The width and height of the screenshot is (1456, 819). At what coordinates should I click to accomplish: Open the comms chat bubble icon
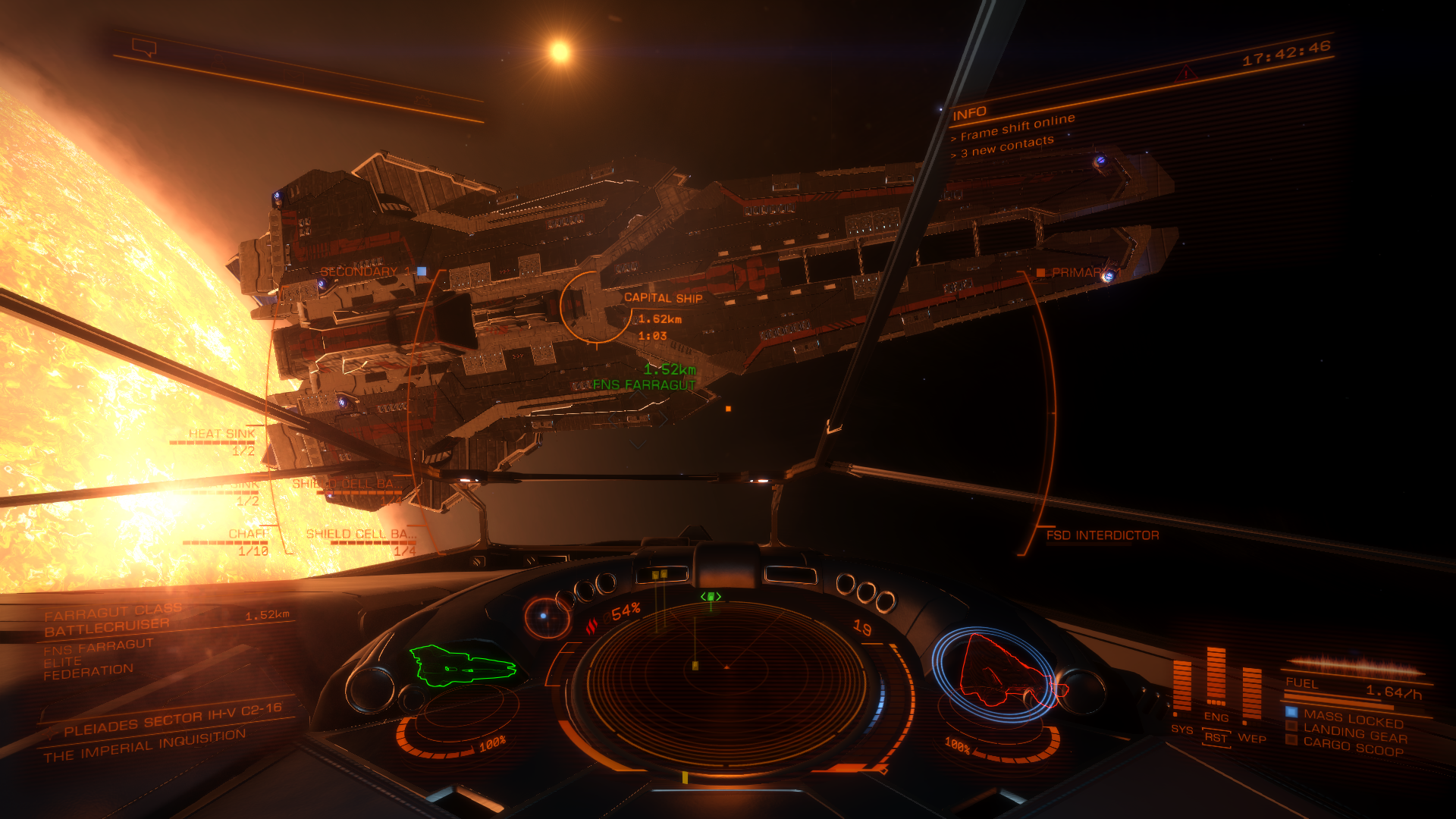(x=144, y=49)
